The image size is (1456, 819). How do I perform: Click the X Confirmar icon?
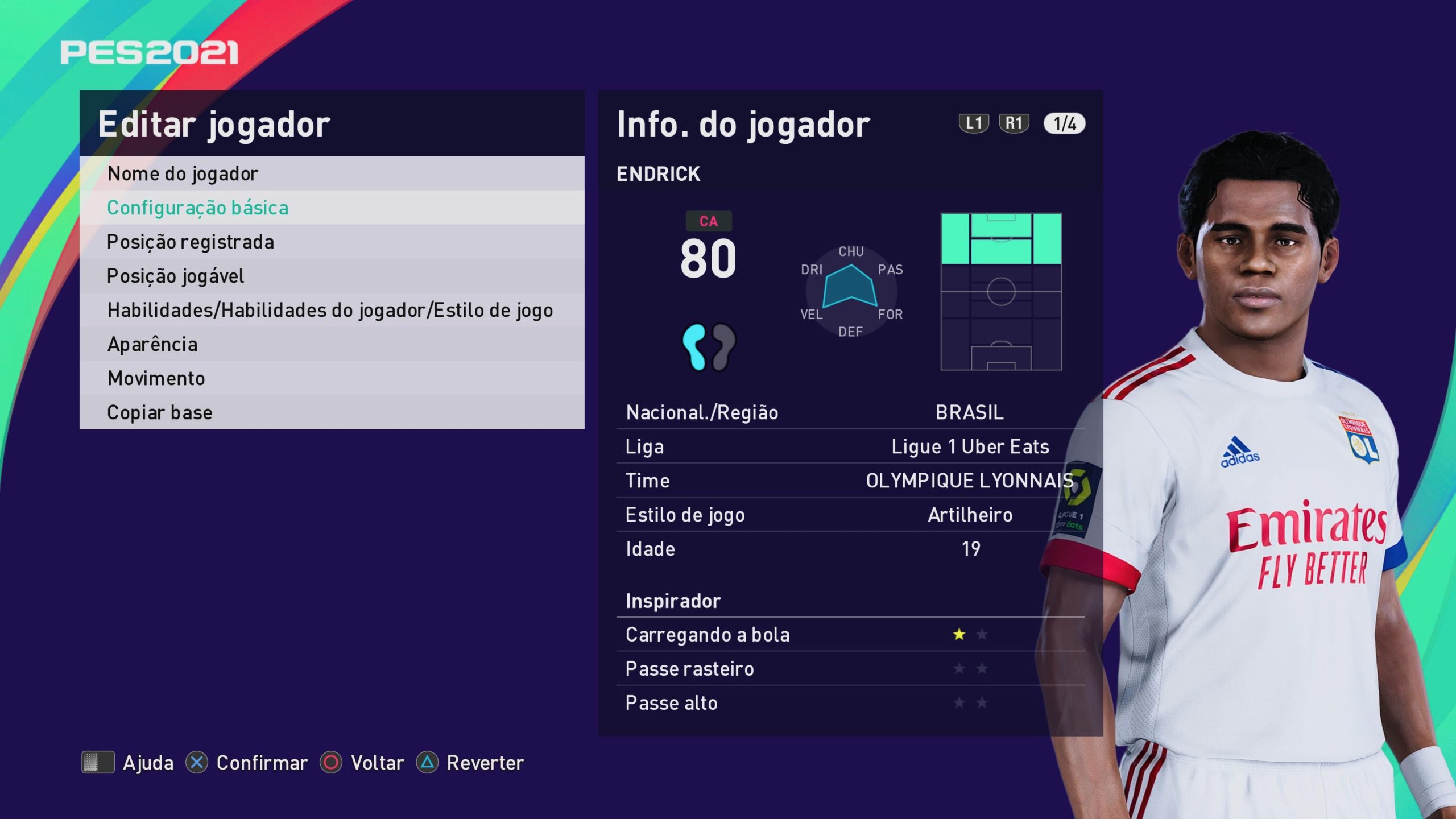coord(198,763)
